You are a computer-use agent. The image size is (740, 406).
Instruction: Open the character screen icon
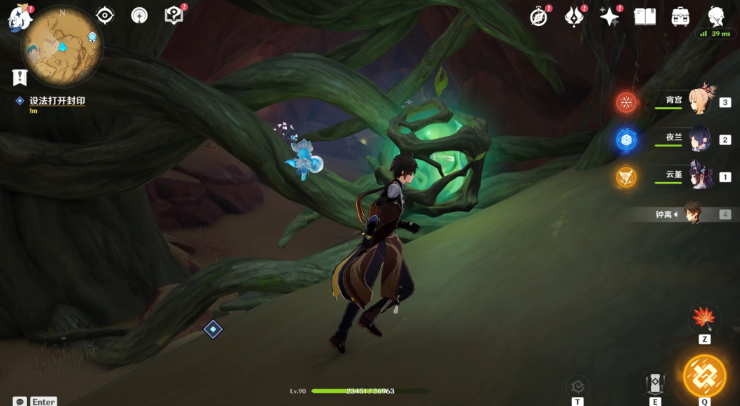click(x=716, y=16)
